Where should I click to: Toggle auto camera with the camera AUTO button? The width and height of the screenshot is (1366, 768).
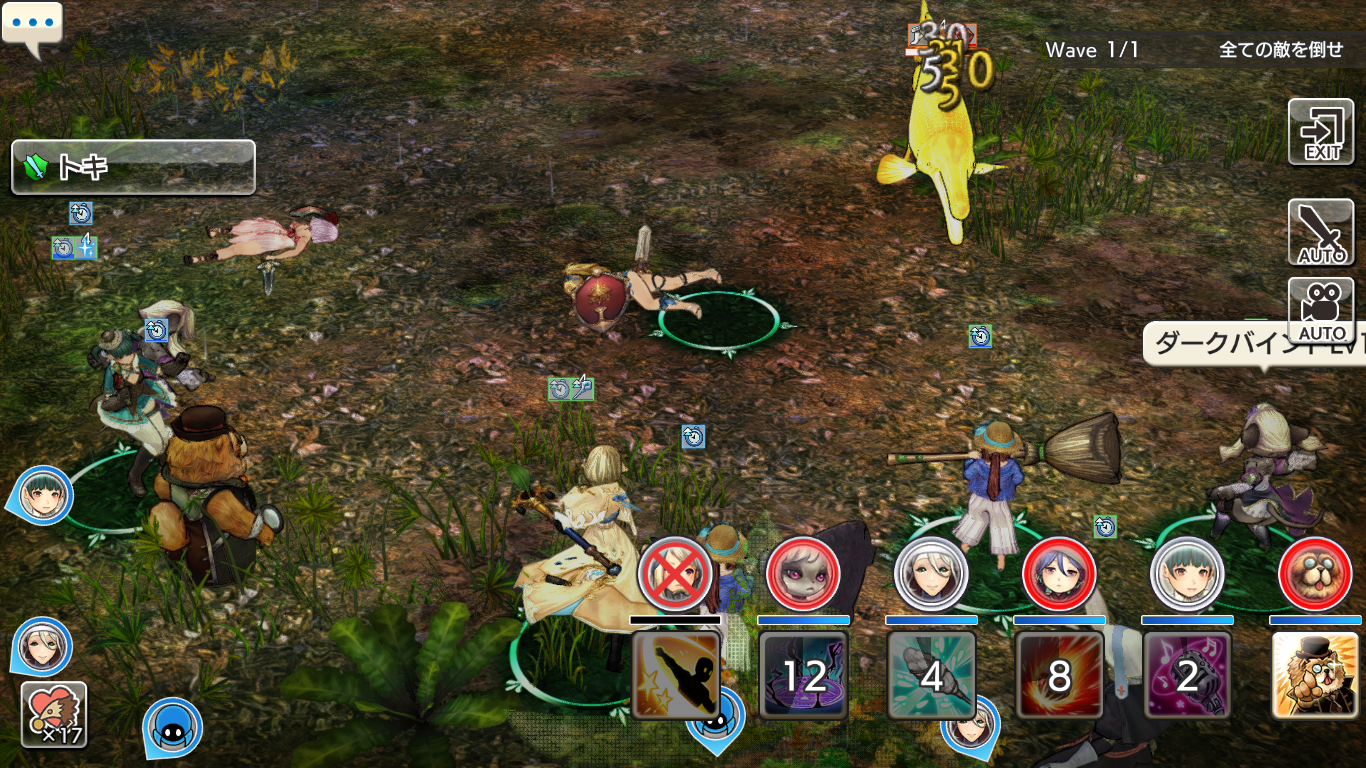pos(1320,310)
